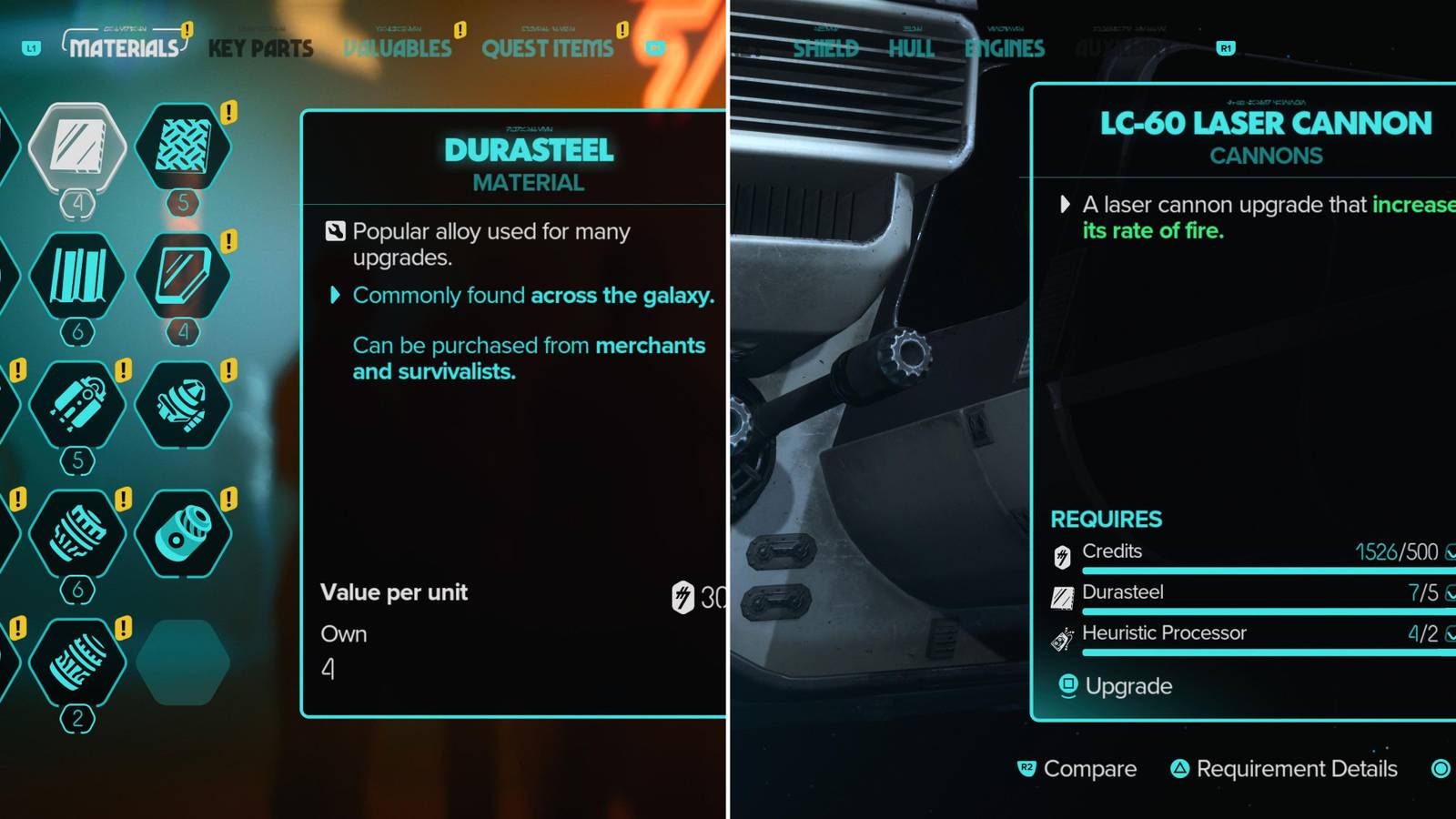
Task: Select the grenade-shaped material icon with quantity 5
Action: 77,407
